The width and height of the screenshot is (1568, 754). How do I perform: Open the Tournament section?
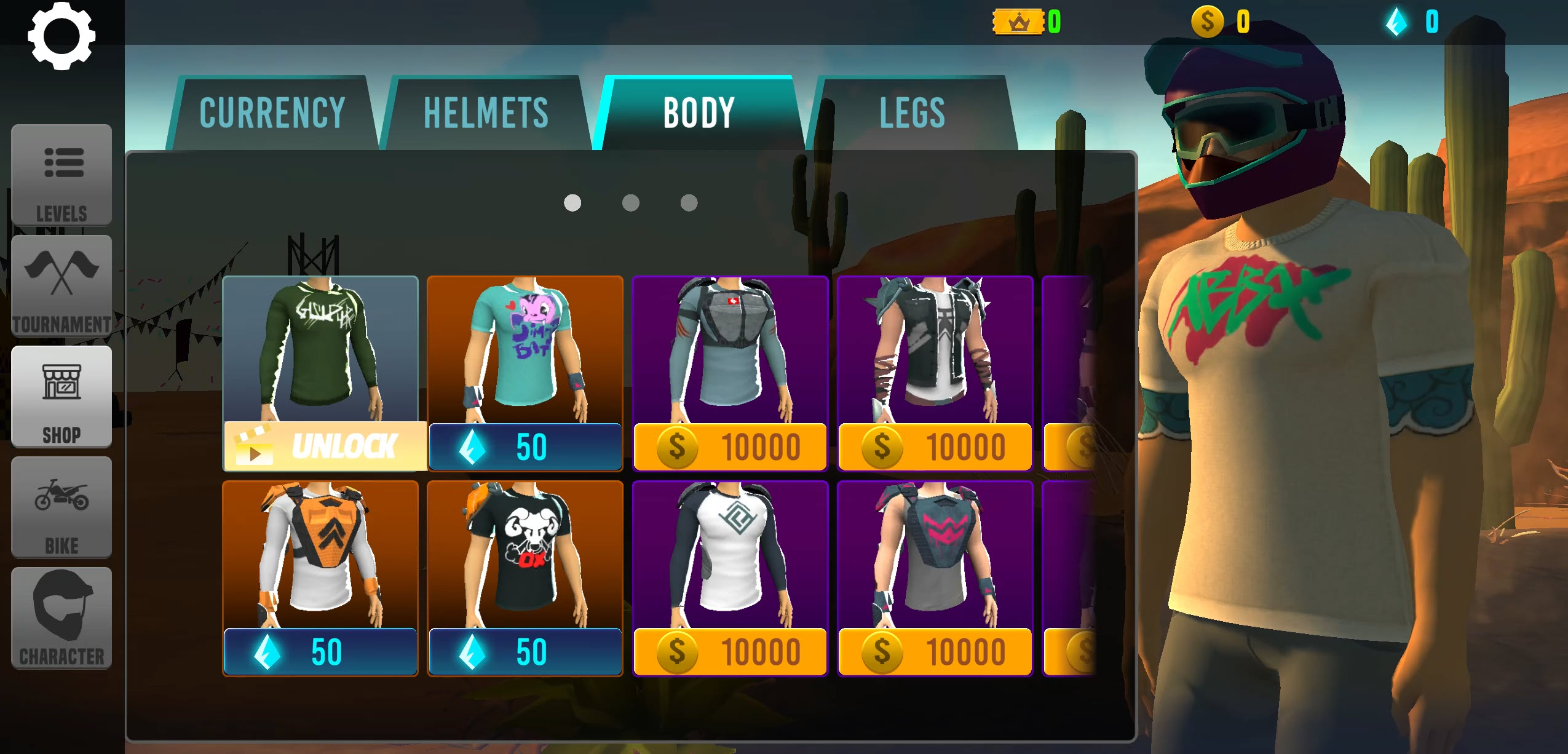[x=61, y=286]
